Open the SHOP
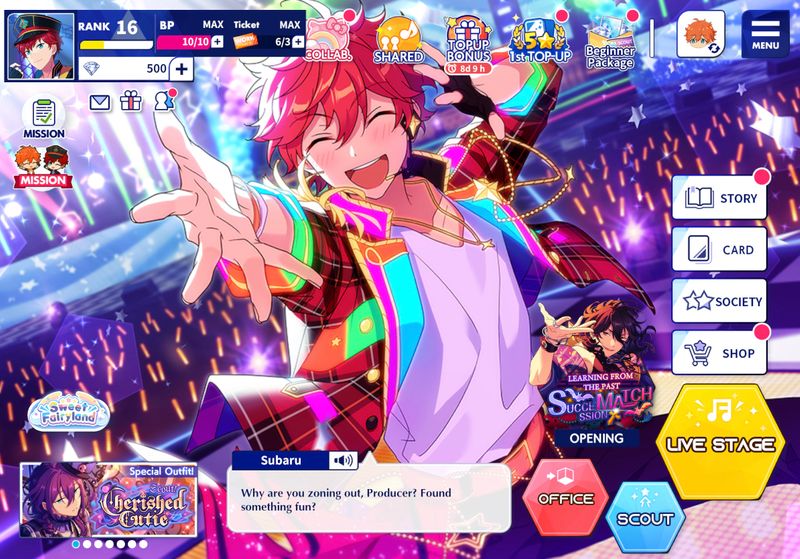Viewport: 800px width, 559px height. pyautogui.click(x=719, y=352)
